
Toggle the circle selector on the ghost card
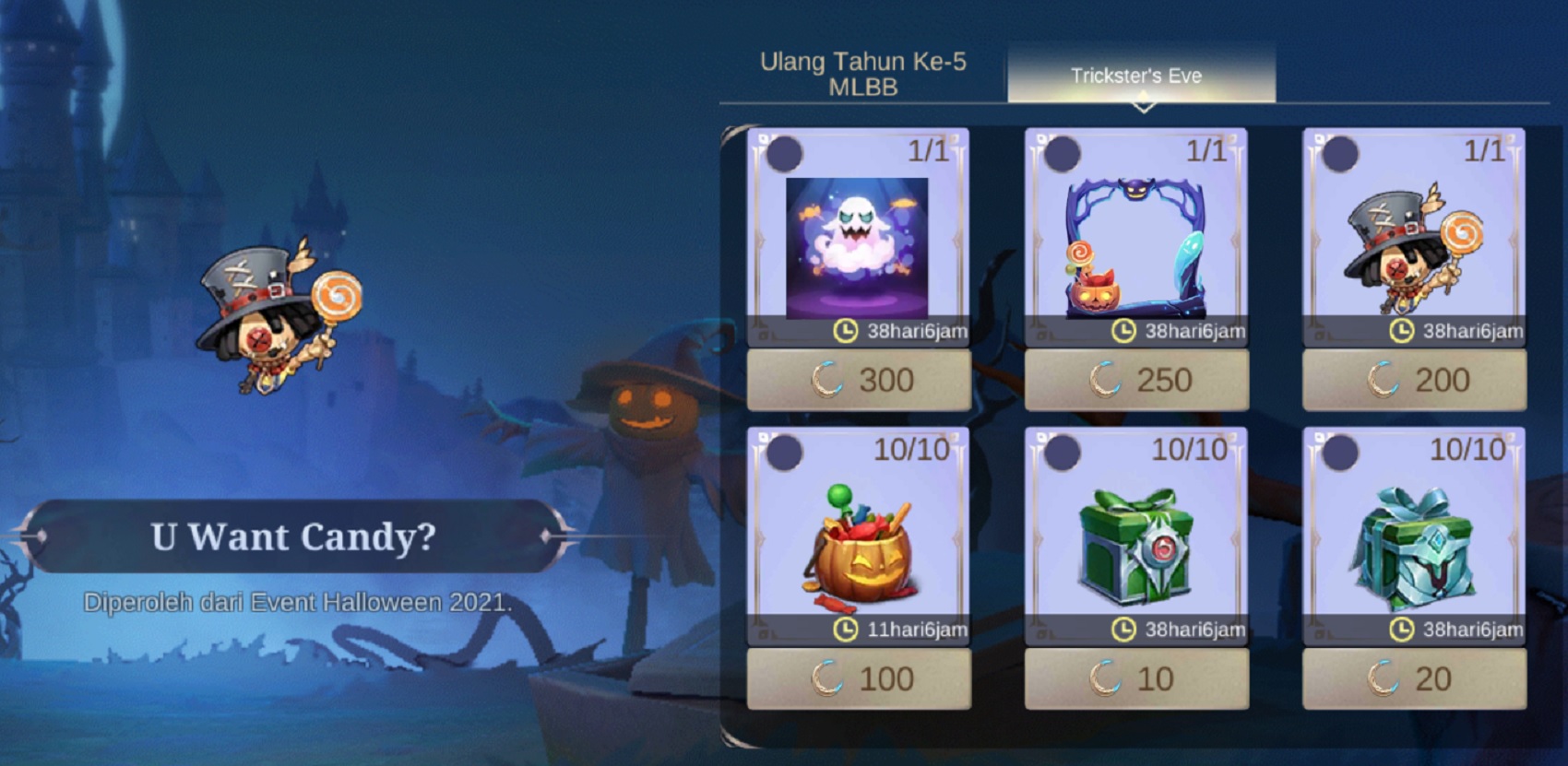point(786,152)
